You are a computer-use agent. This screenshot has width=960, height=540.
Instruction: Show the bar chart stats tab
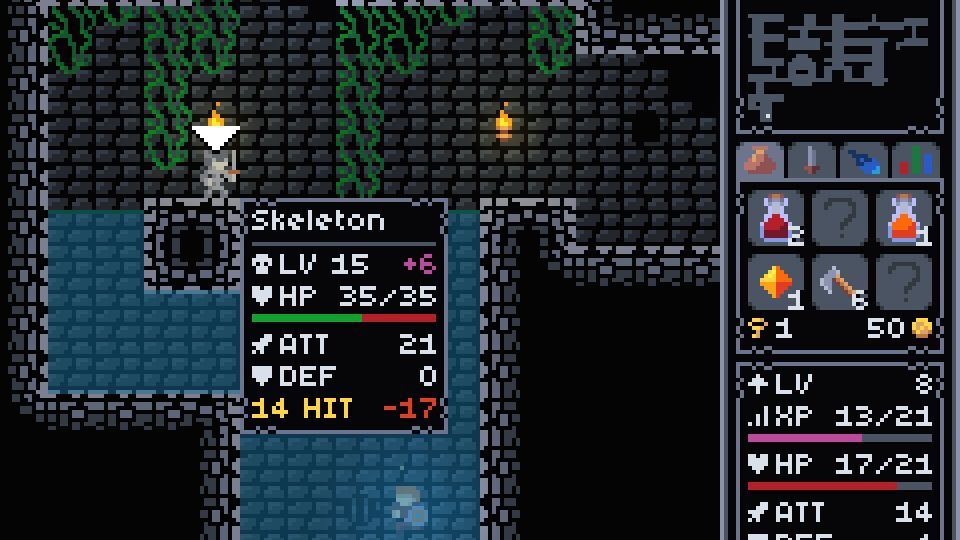pyautogui.click(x=915, y=160)
